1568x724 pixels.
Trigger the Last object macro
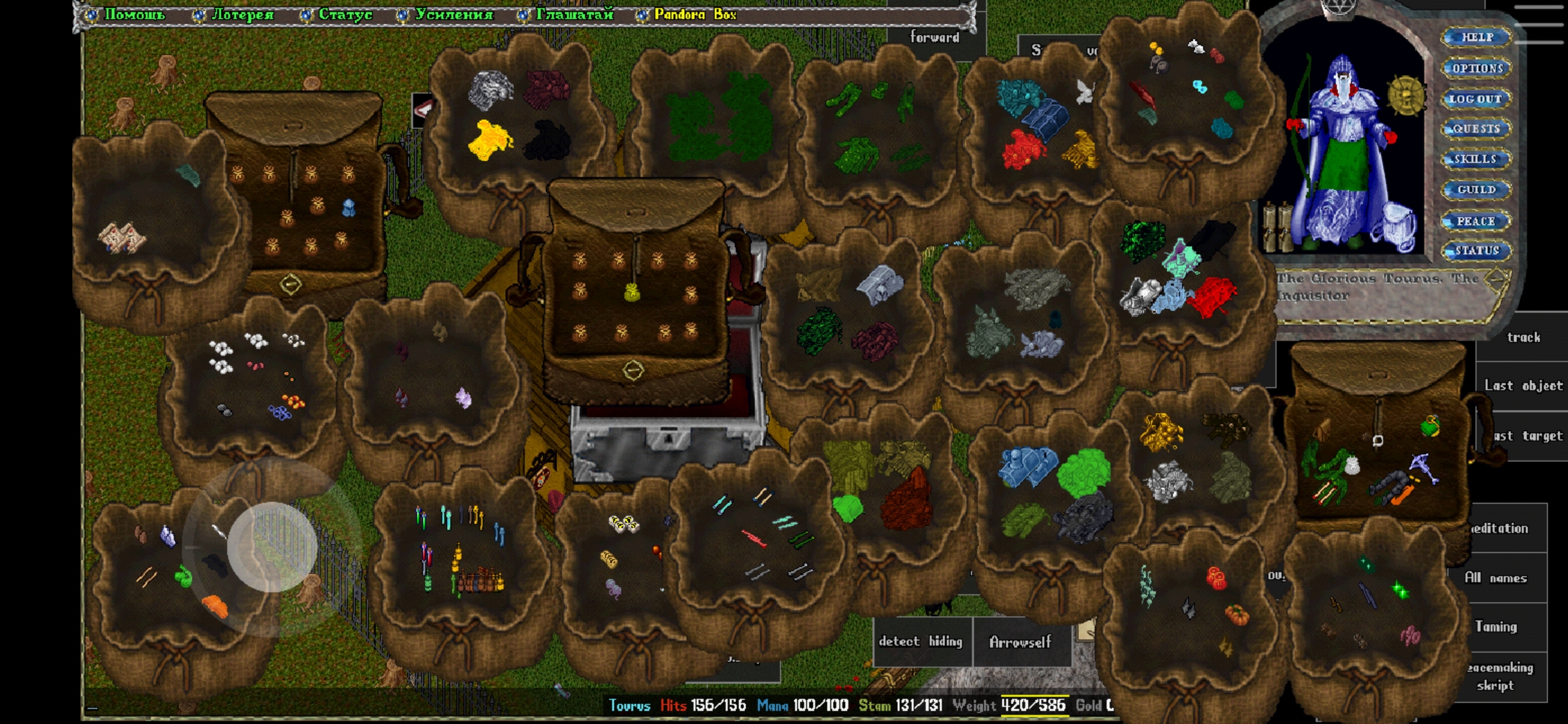[x=1523, y=385]
